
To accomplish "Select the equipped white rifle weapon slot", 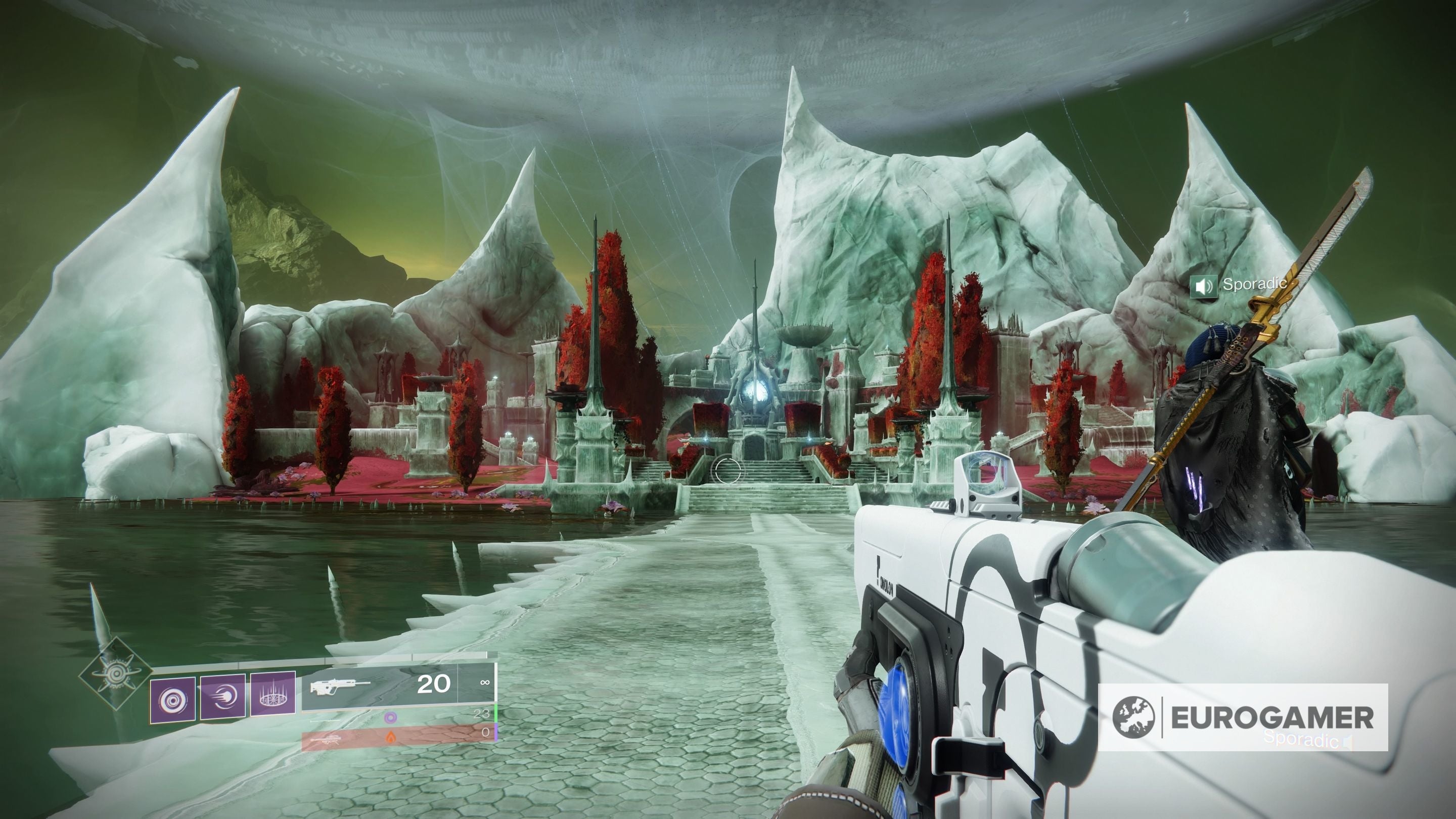I will [x=398, y=686].
